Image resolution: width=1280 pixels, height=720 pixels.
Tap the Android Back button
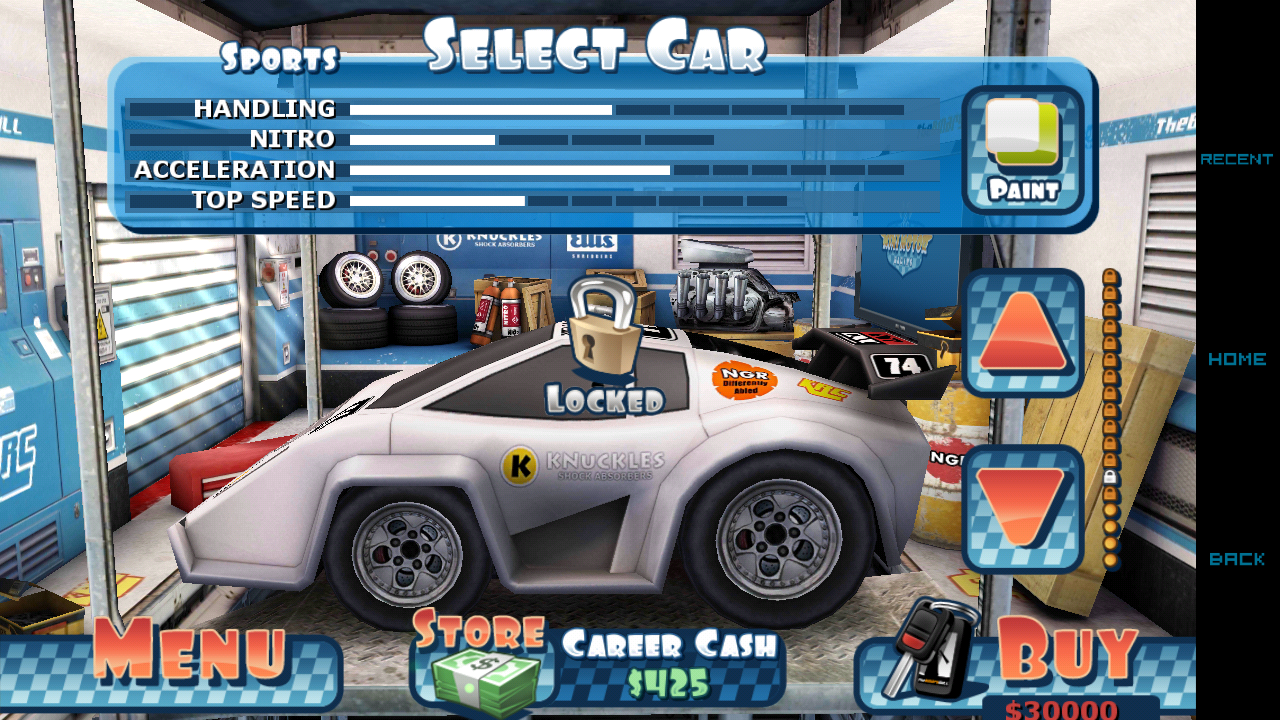(x=1236, y=559)
